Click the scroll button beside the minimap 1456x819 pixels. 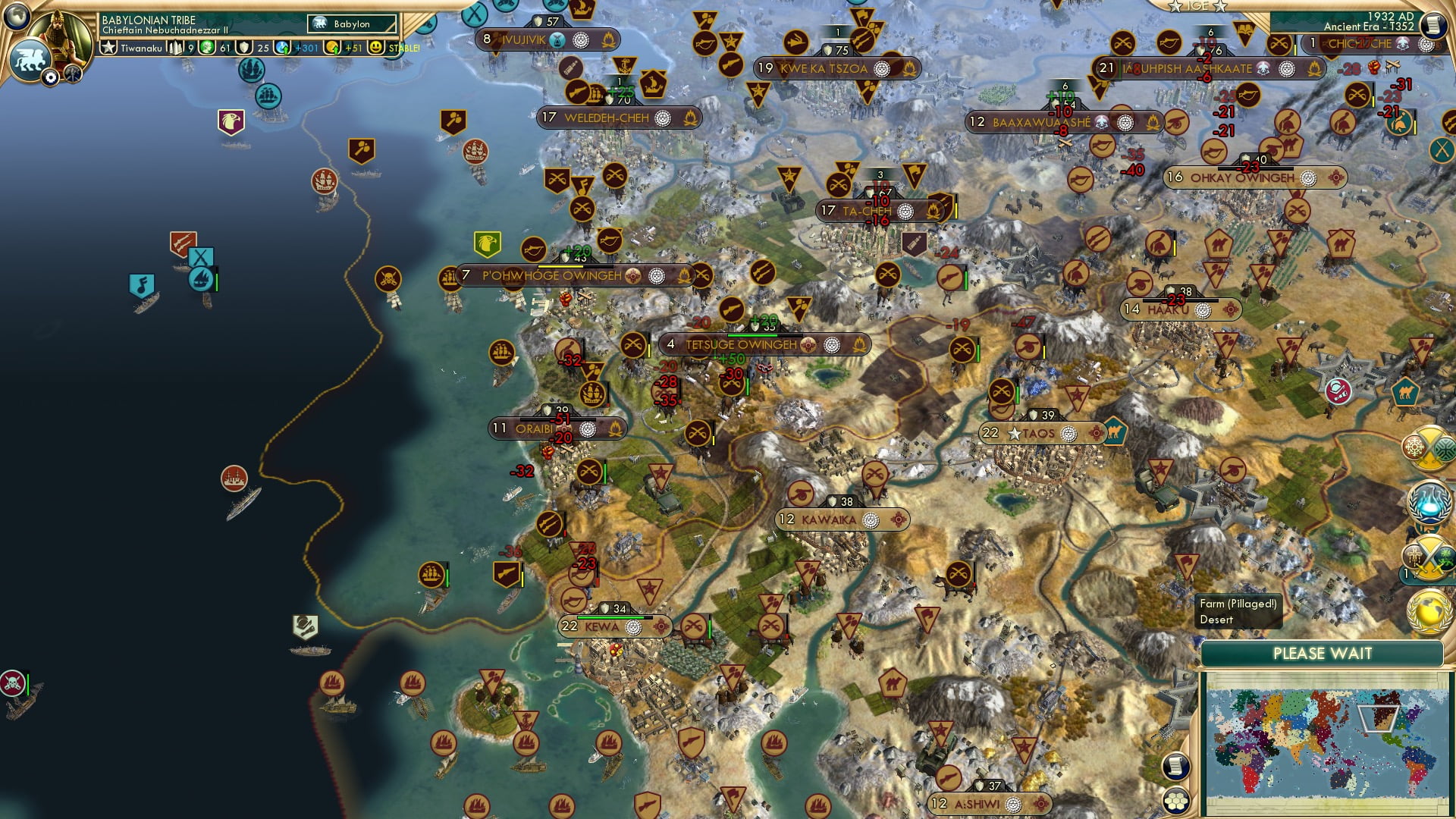(x=1175, y=766)
